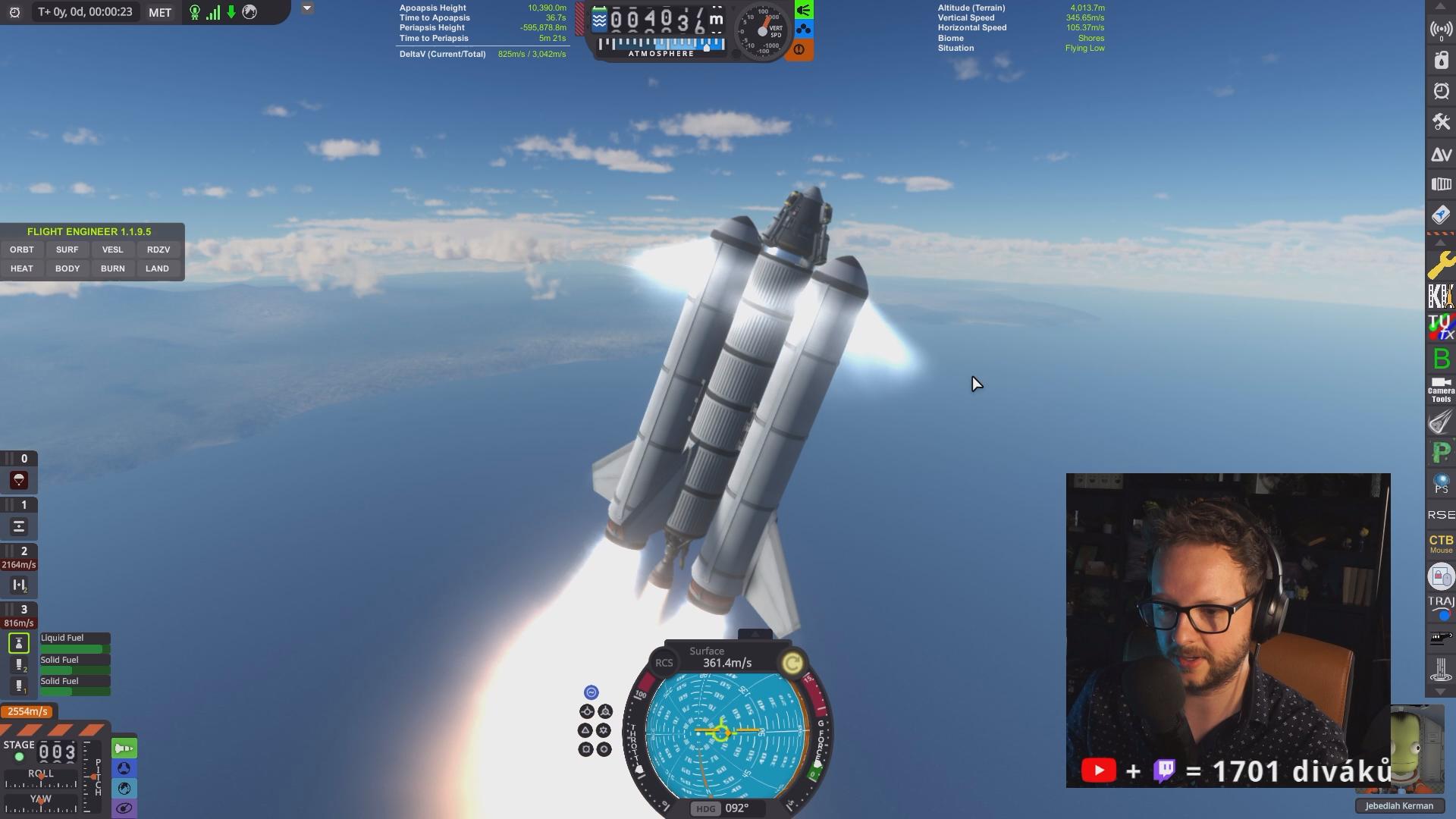Viewport: 1456px width, 819px height.
Task: Open the TRAJ Trajectories toolbar button
Action: point(1441,606)
